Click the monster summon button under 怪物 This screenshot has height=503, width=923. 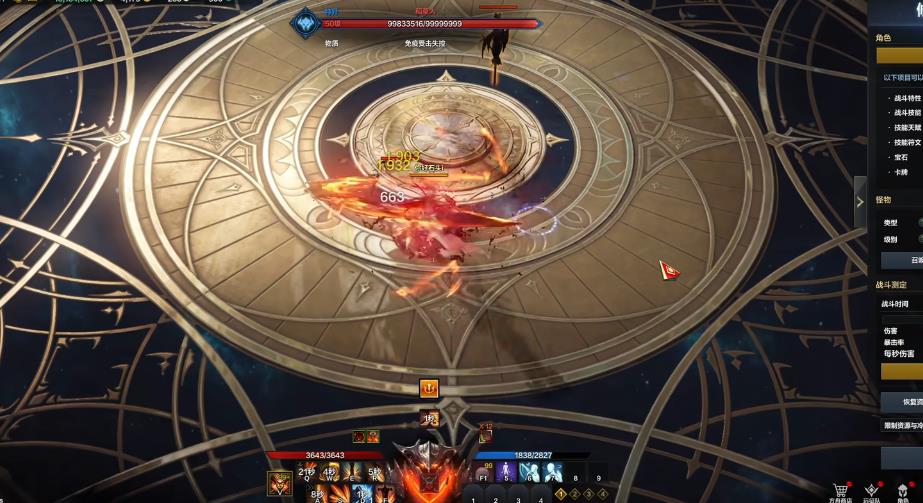tap(902, 260)
